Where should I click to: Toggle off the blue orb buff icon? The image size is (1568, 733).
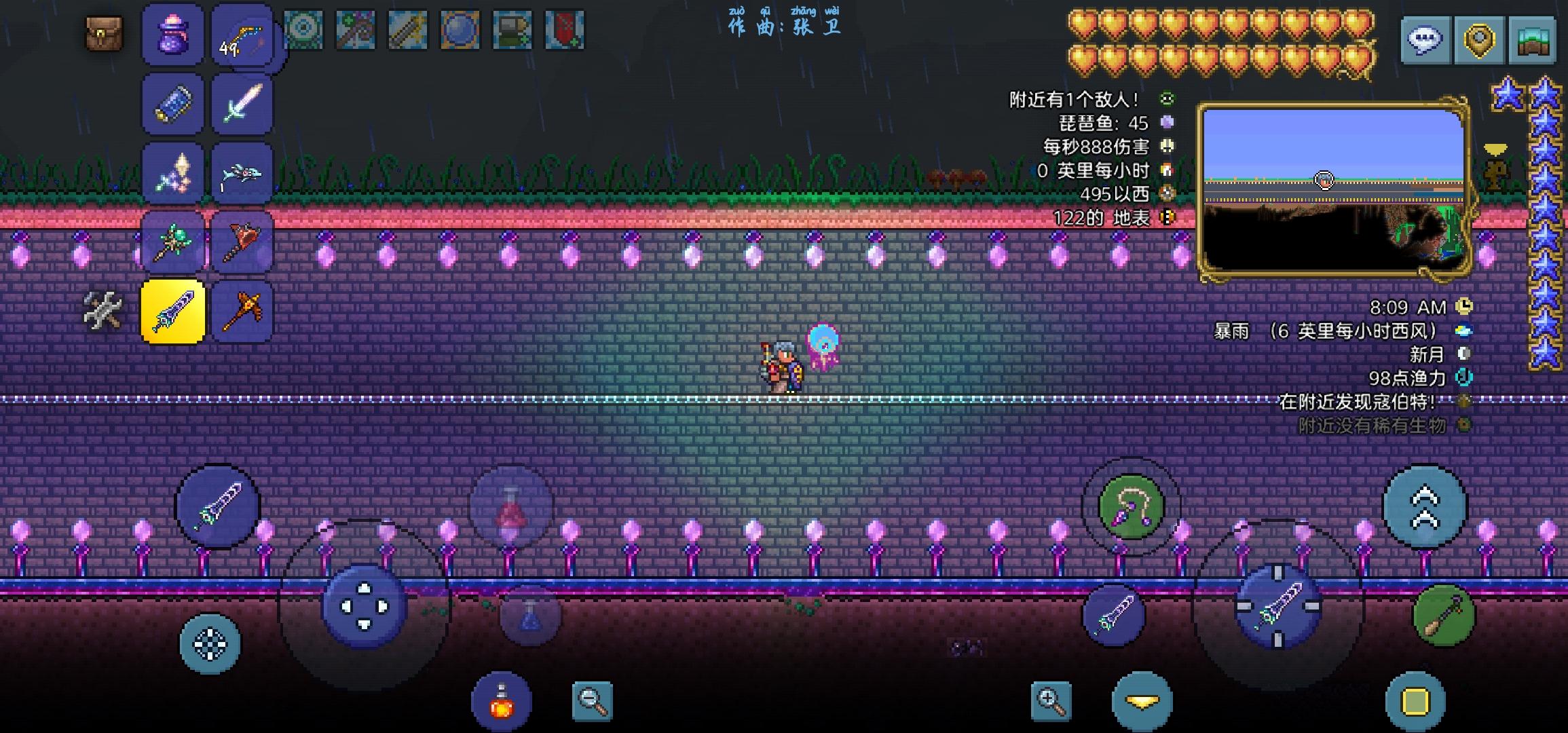[461, 31]
